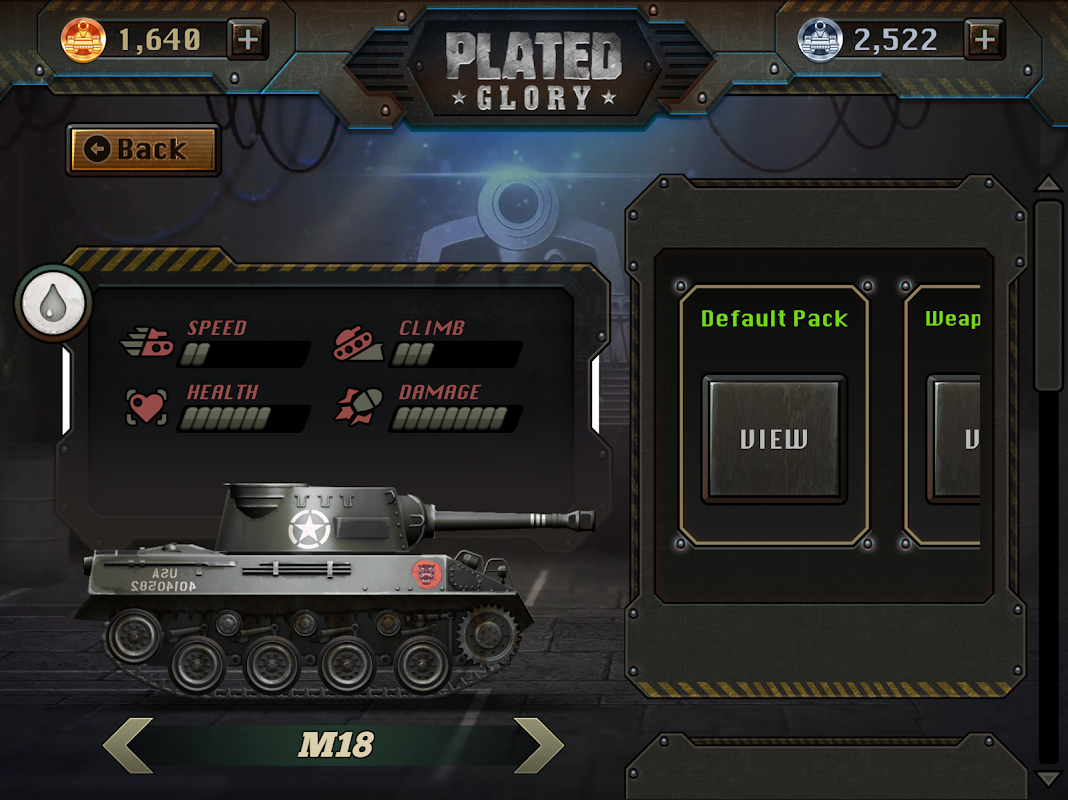
Task: View the Default Pack
Action: [x=774, y=439]
